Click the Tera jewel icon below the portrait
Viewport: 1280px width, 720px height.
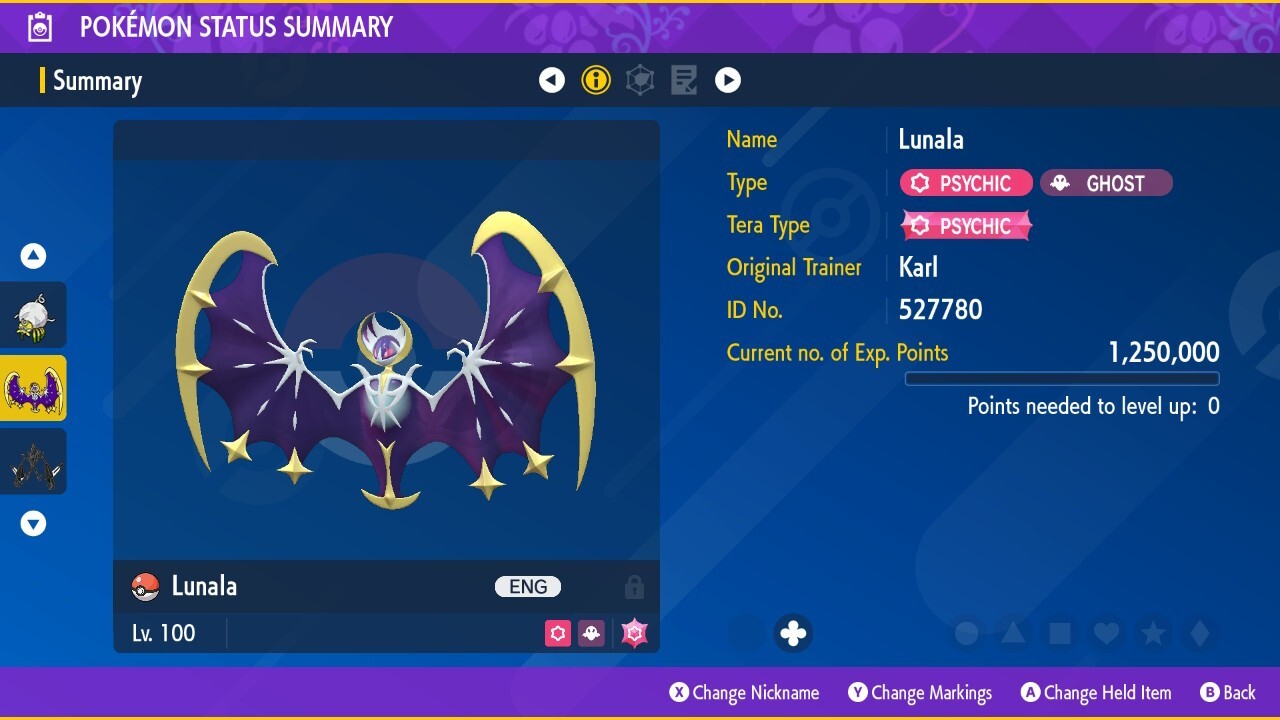pyautogui.click(x=634, y=633)
